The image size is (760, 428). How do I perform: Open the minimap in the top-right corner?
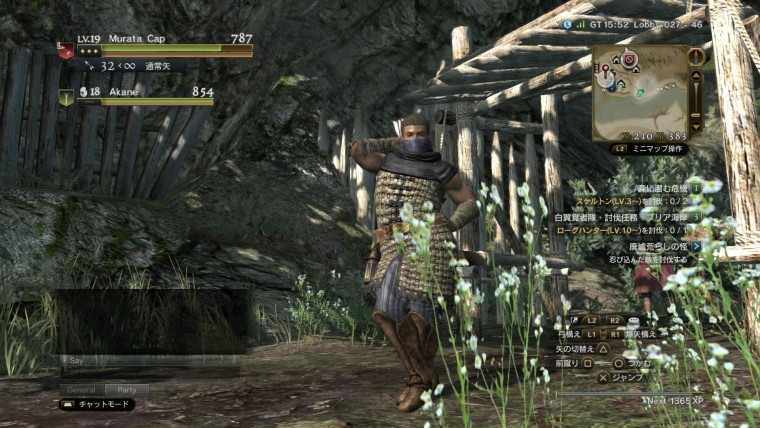[x=640, y=92]
